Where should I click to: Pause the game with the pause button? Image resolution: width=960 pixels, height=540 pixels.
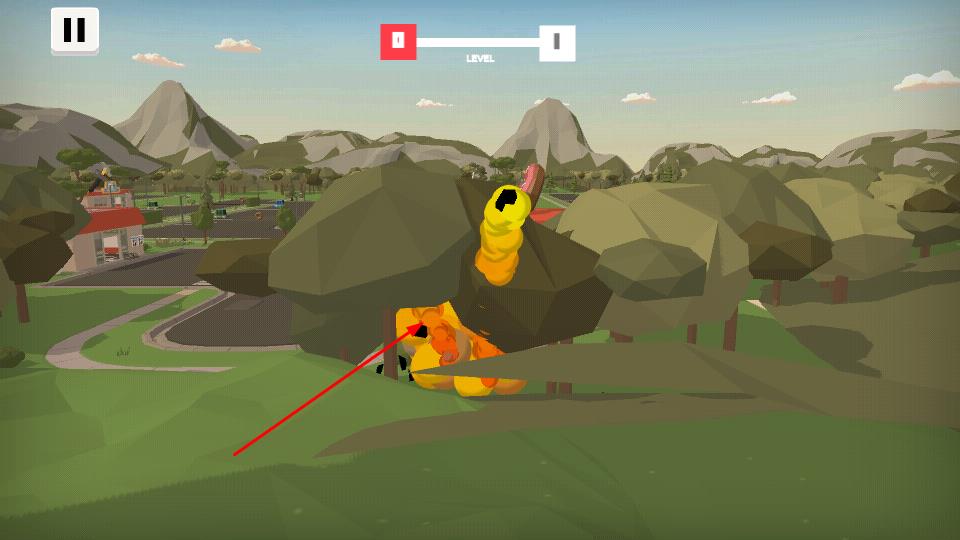pos(75,30)
